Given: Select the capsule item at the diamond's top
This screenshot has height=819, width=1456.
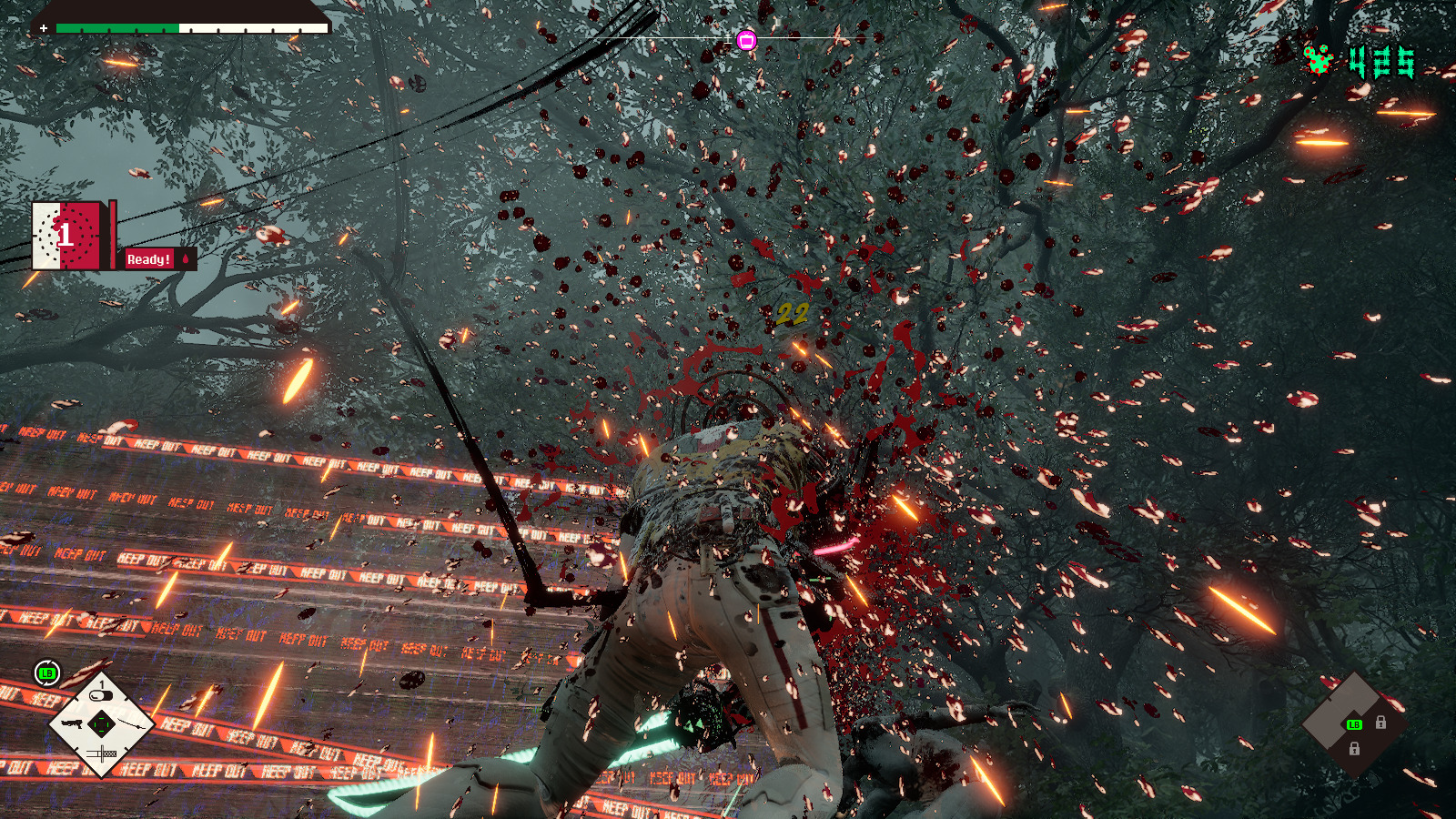Looking at the screenshot, I should tap(101, 695).
